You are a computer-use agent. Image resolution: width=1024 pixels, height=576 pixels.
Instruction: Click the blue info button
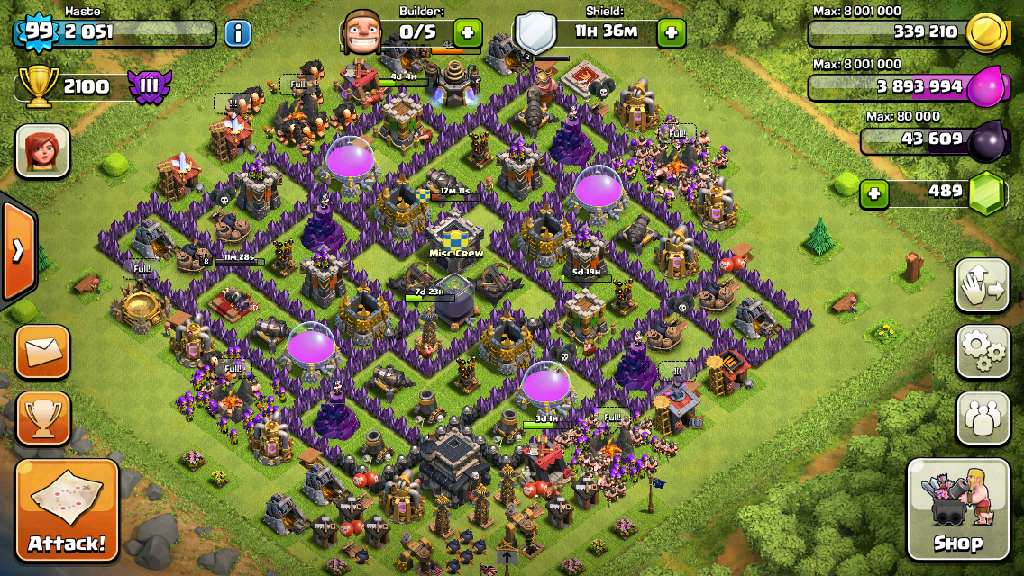tap(237, 33)
